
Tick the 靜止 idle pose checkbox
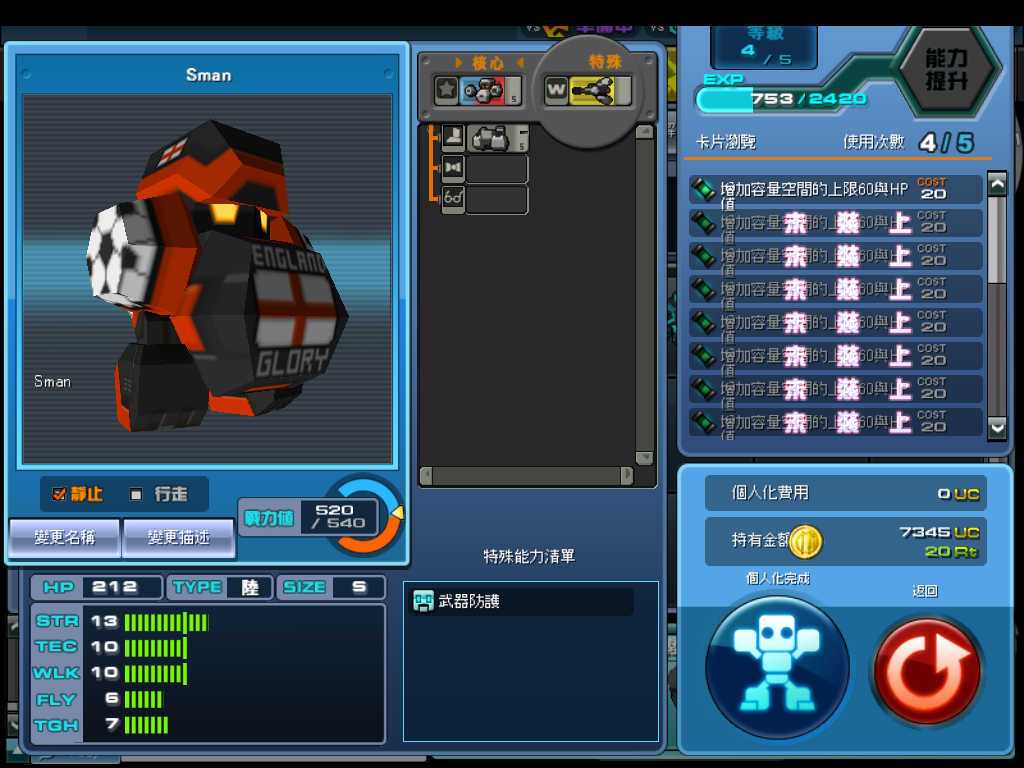(x=59, y=494)
